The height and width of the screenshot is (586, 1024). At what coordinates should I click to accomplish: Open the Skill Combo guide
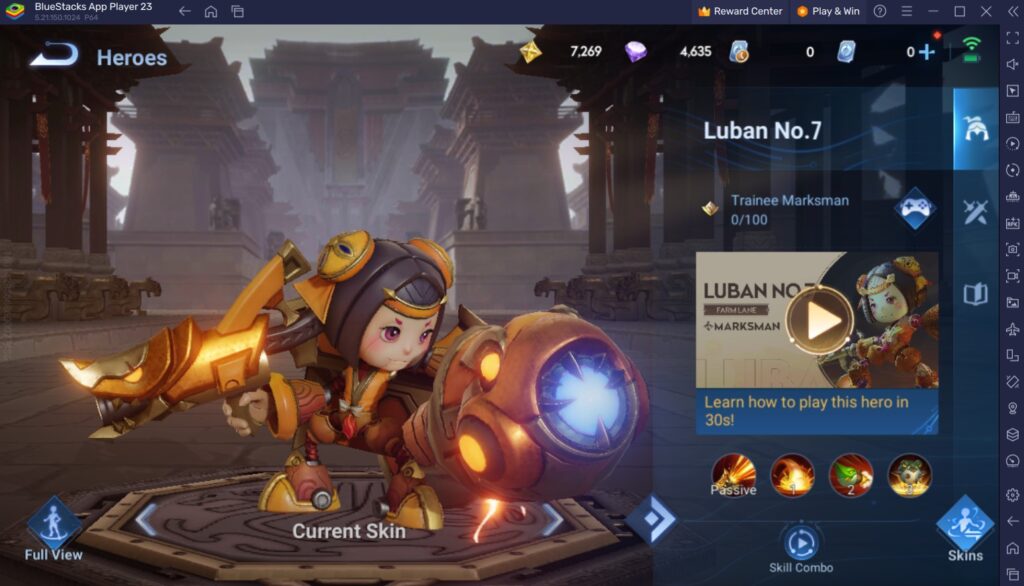pos(800,545)
